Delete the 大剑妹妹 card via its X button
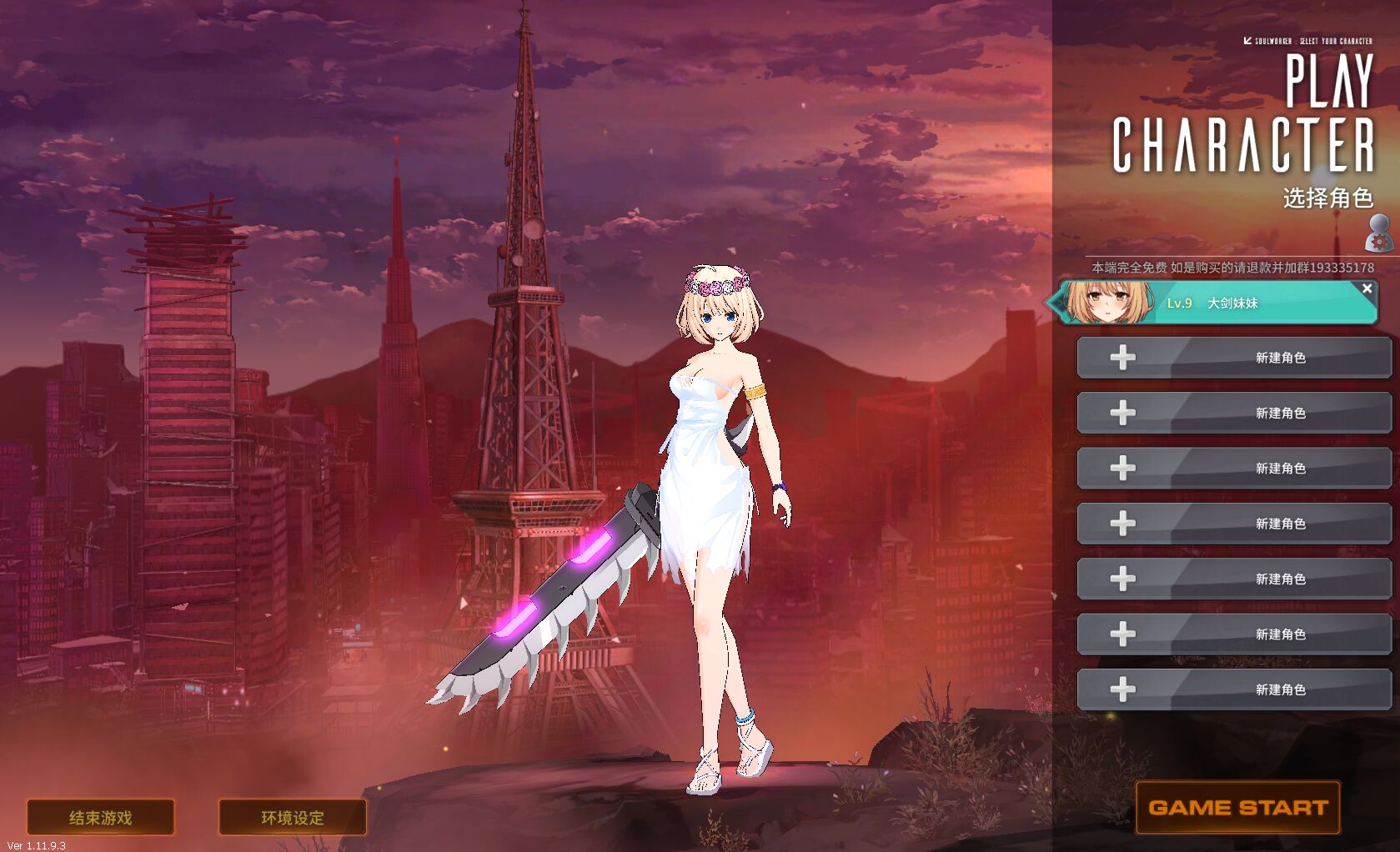The image size is (1400, 852). (x=1367, y=288)
